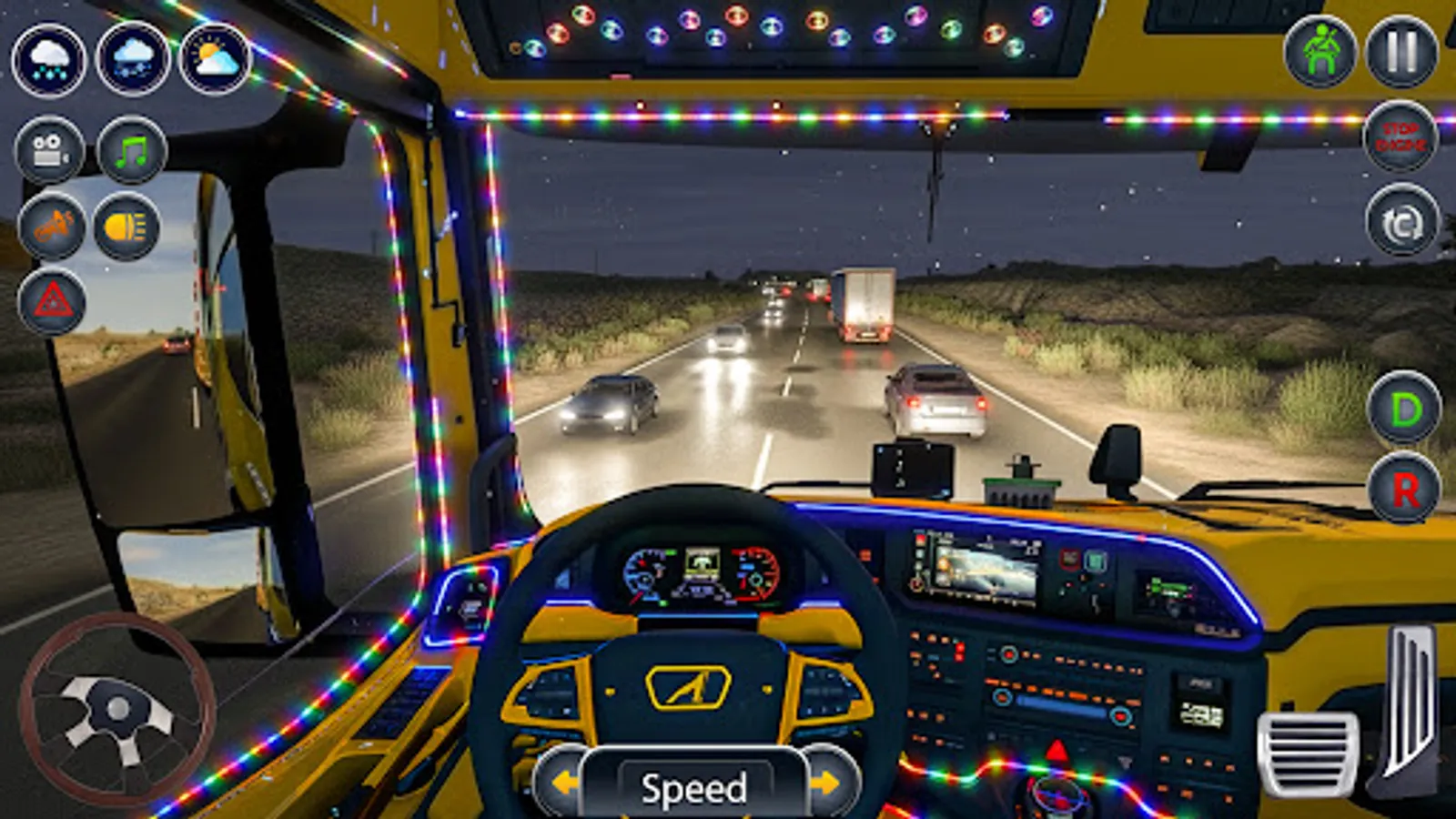The height and width of the screenshot is (819, 1456).
Task: Enable the hazard warning lights
Action: point(53,302)
